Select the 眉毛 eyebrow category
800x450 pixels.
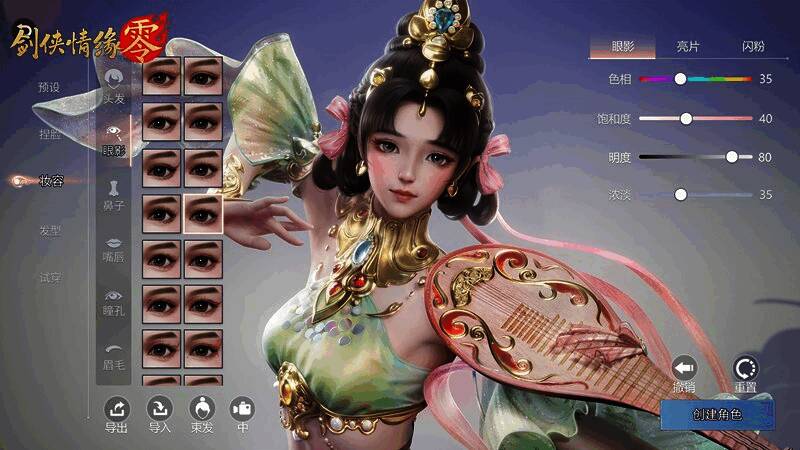114,351
